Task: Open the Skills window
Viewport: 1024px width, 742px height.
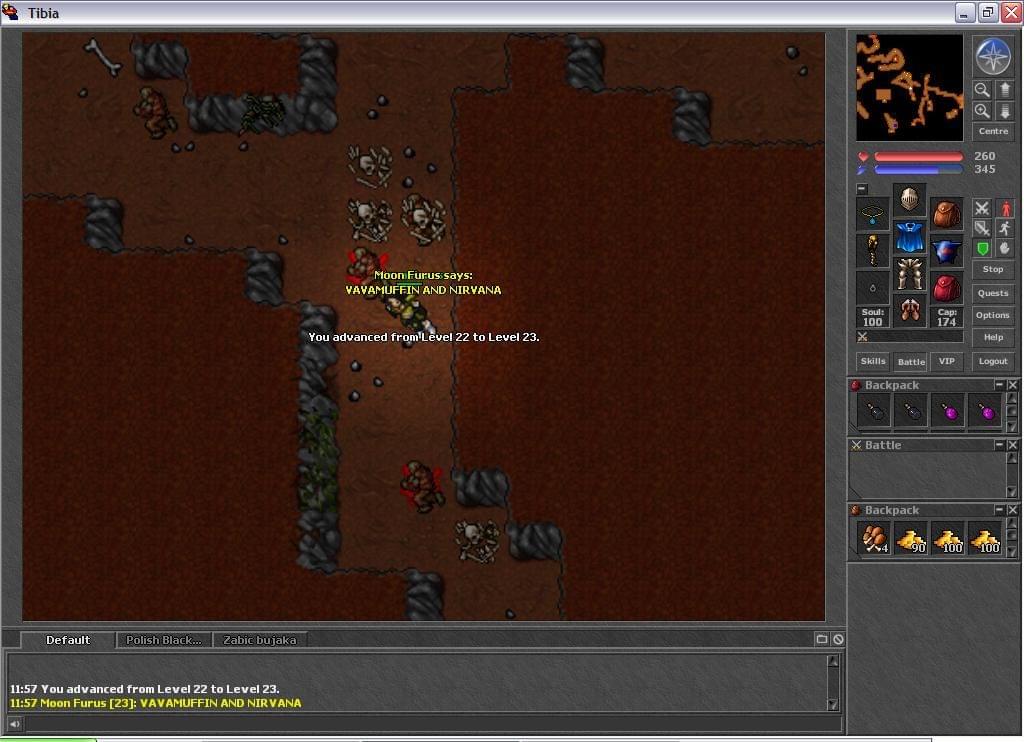Action: (x=873, y=361)
